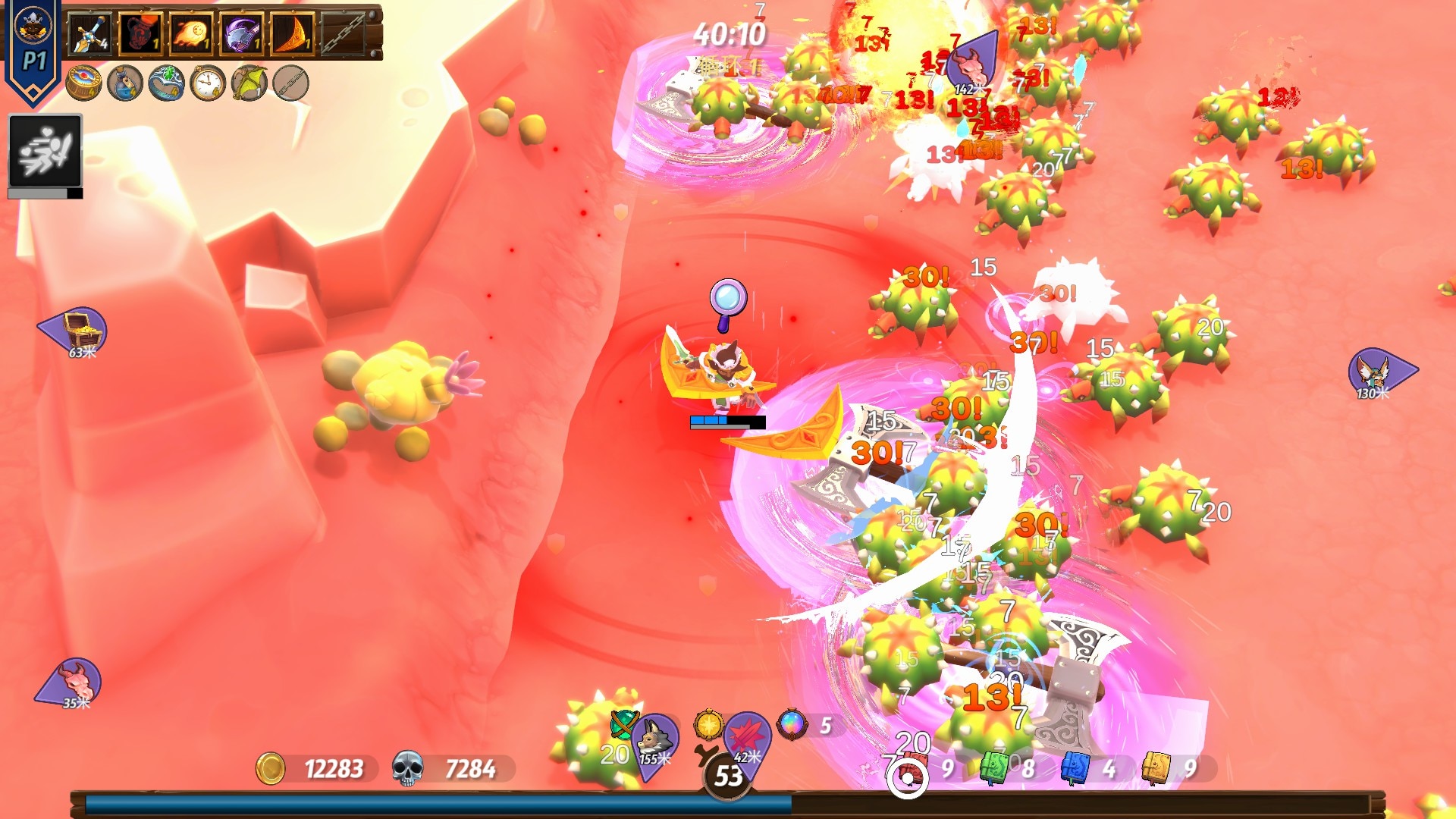Pick the orange crescent boomerang slot
This screenshot has height=819, width=1456.
click(x=293, y=34)
